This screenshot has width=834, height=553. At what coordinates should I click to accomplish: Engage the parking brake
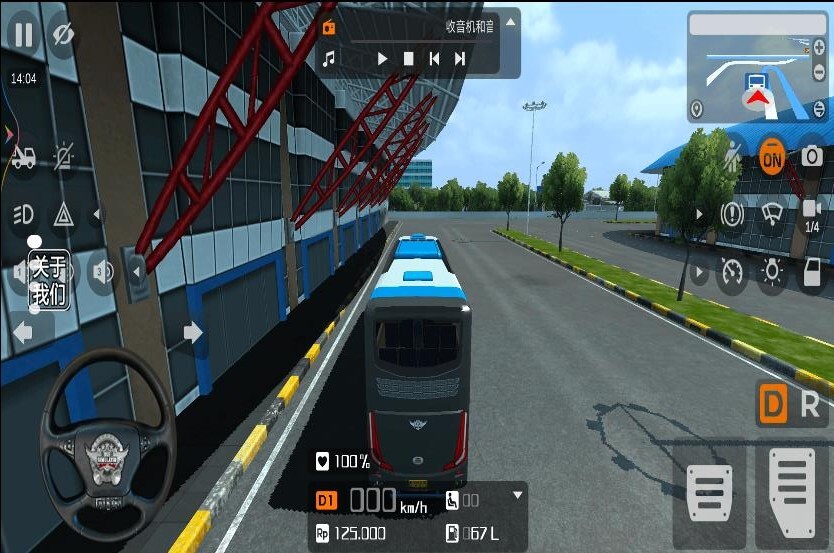coord(733,214)
